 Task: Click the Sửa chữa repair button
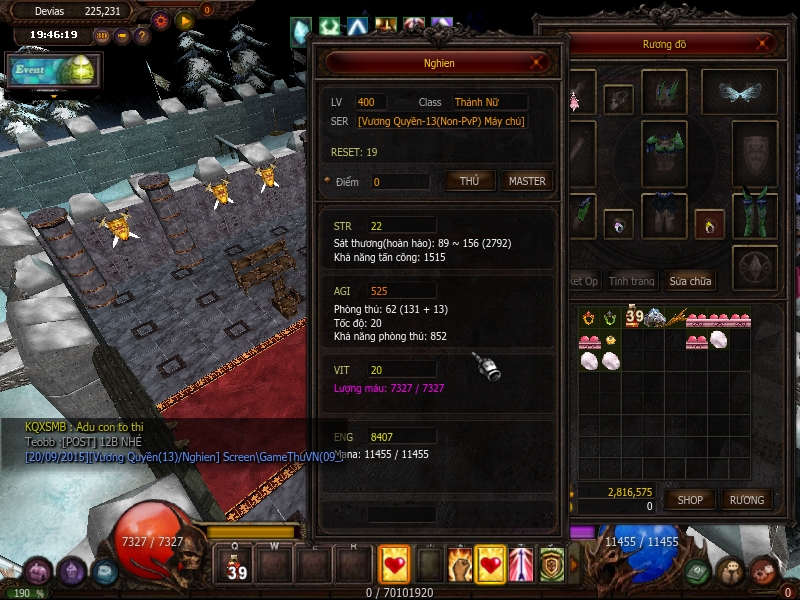[x=691, y=281]
